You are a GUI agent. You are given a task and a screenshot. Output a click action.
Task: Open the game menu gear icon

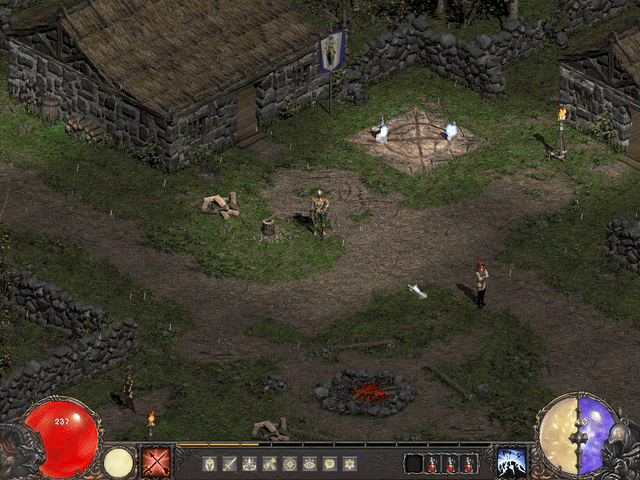pyautogui.click(x=349, y=464)
